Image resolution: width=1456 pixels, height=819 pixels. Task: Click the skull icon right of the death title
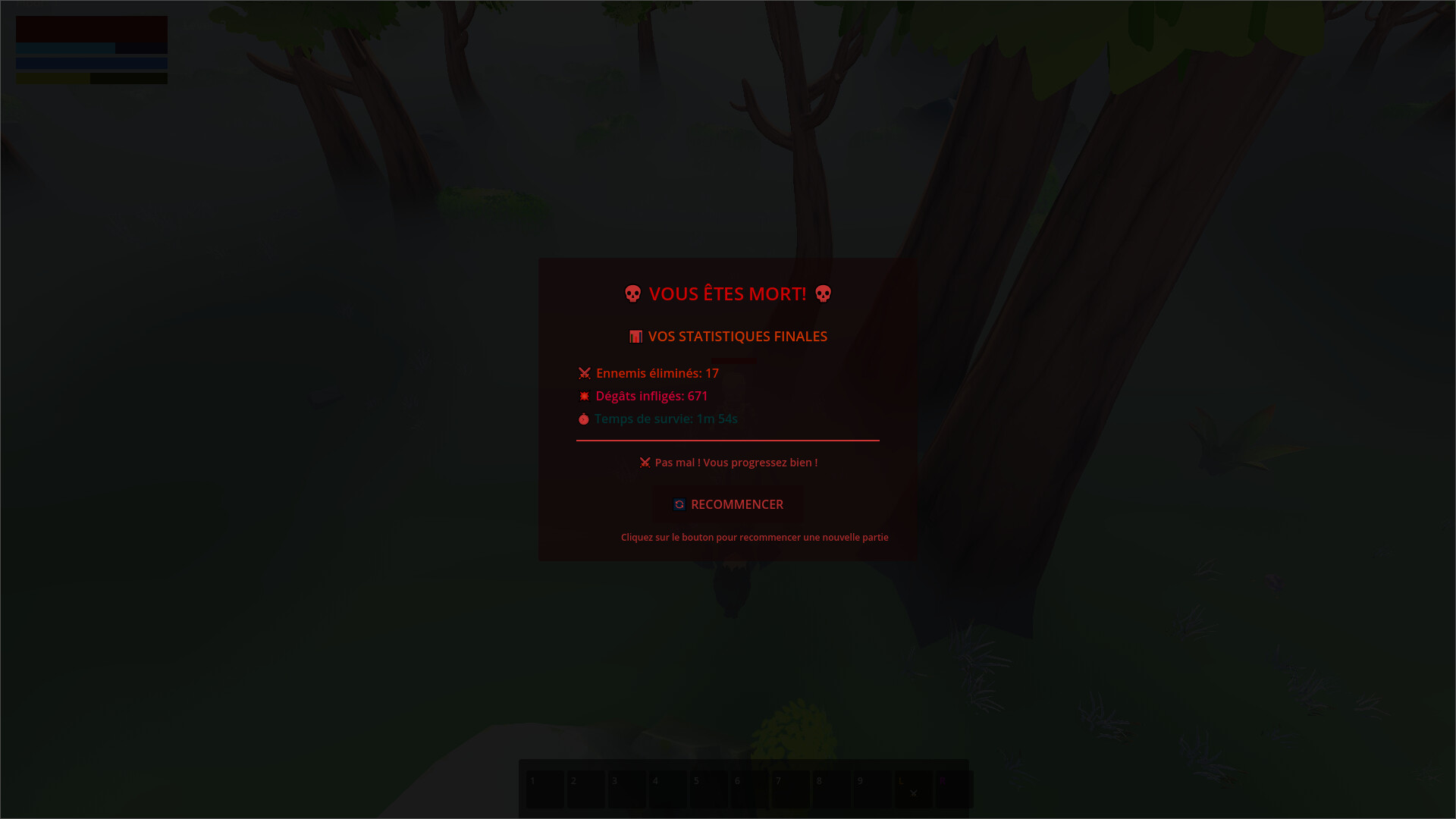(823, 293)
